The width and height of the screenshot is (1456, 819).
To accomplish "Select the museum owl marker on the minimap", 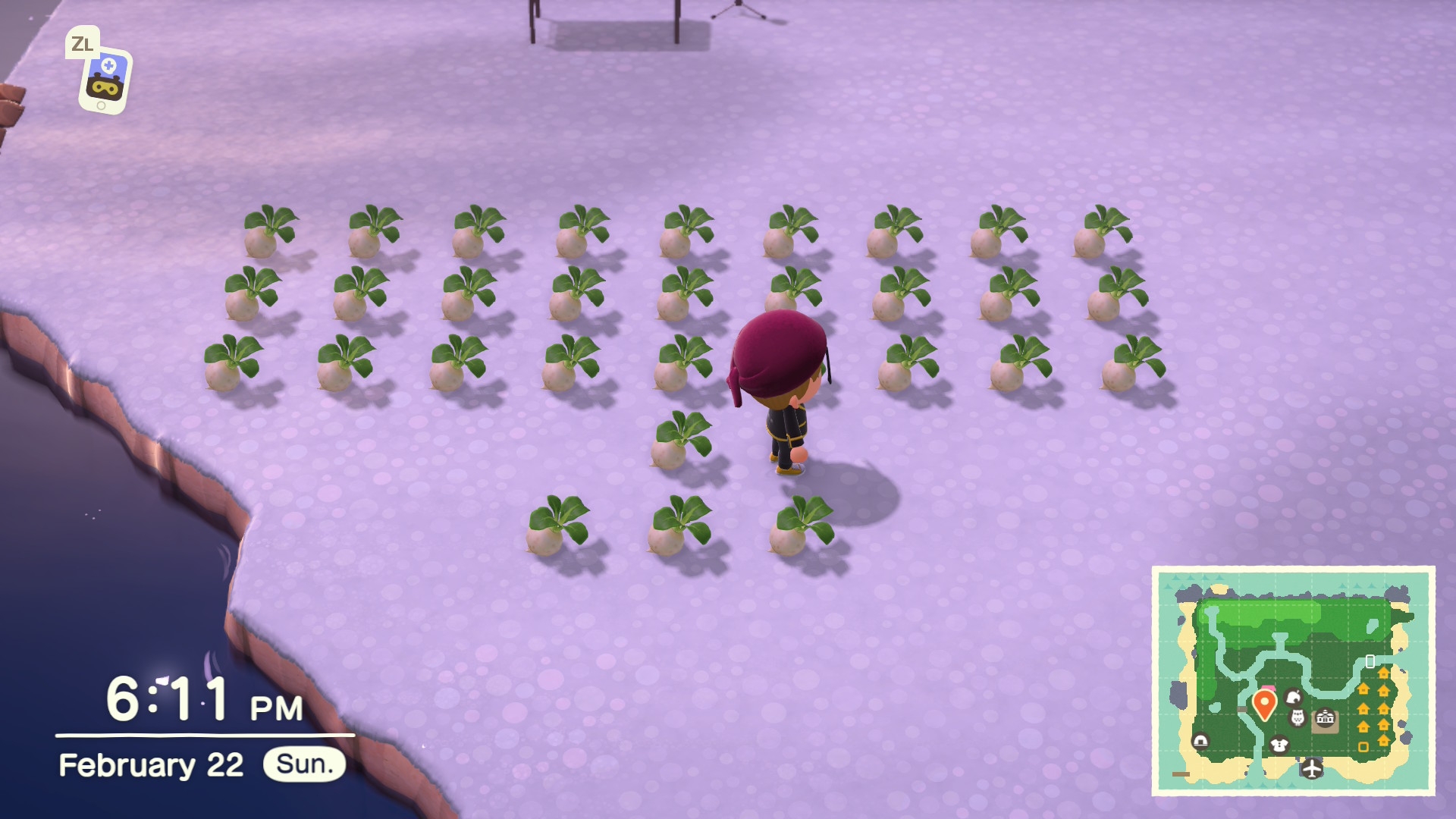I will (1298, 717).
